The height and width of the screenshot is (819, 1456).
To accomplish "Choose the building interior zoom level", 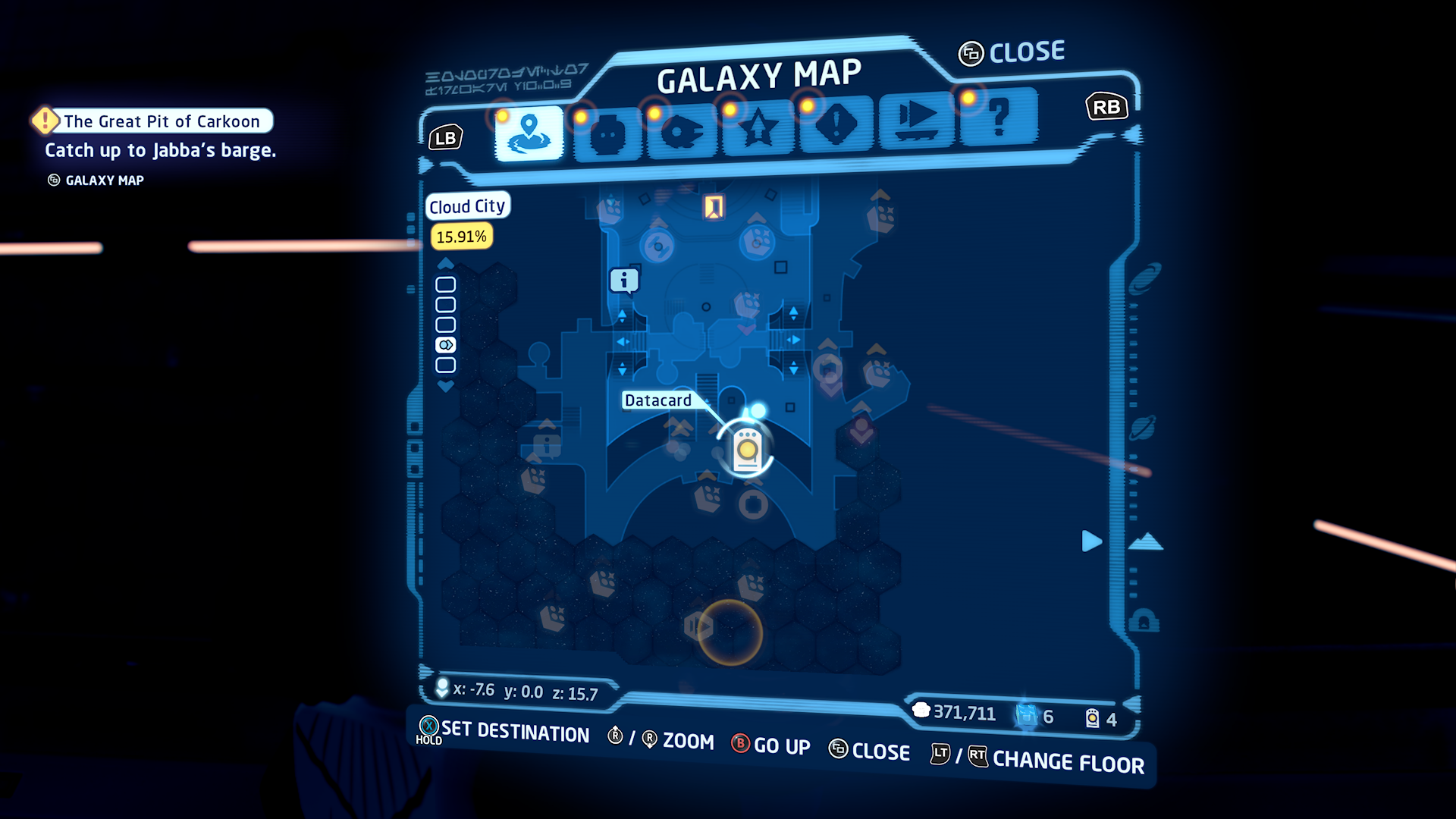I will pyautogui.click(x=1144, y=621).
